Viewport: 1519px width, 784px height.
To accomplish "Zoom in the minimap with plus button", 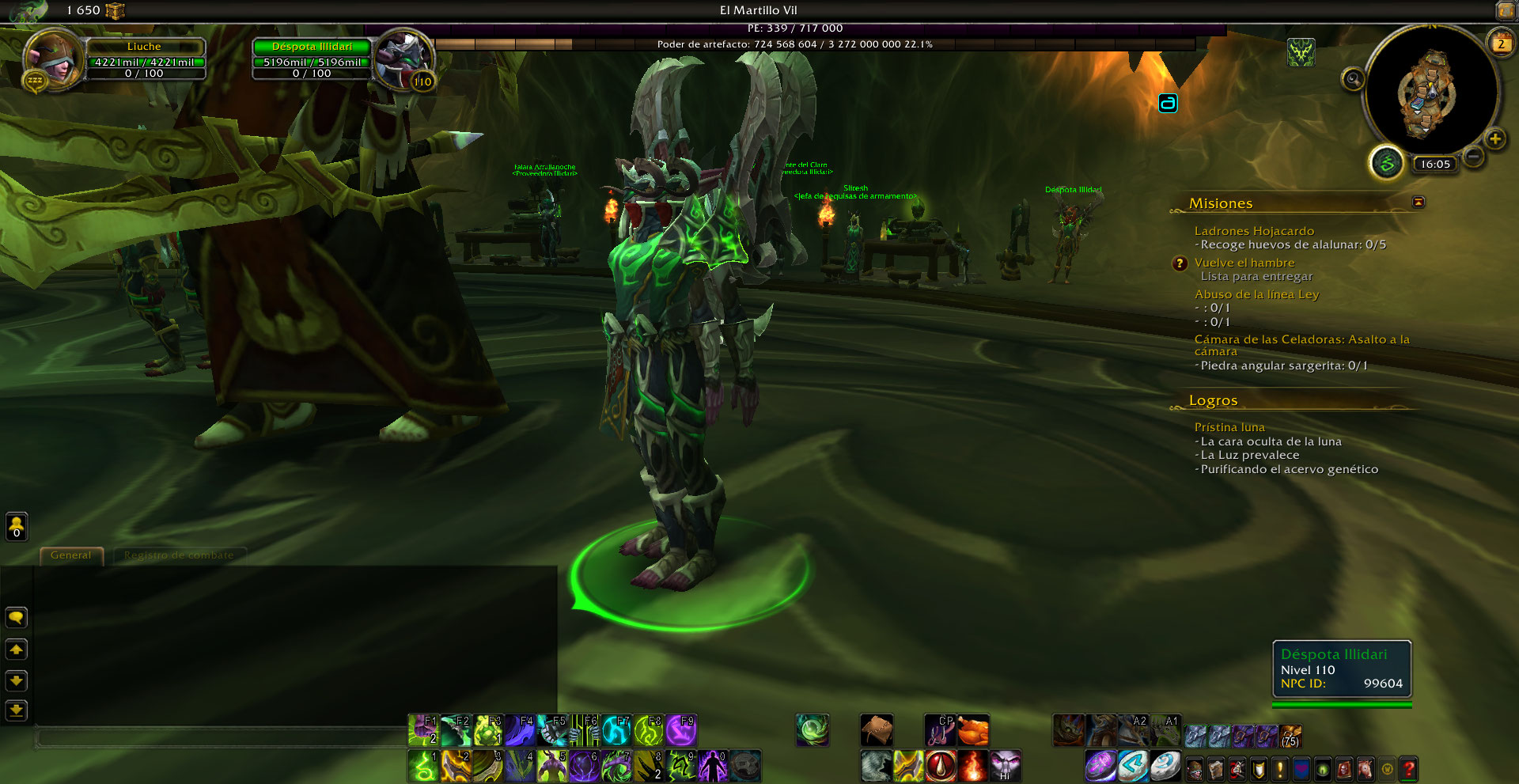I will (1494, 140).
